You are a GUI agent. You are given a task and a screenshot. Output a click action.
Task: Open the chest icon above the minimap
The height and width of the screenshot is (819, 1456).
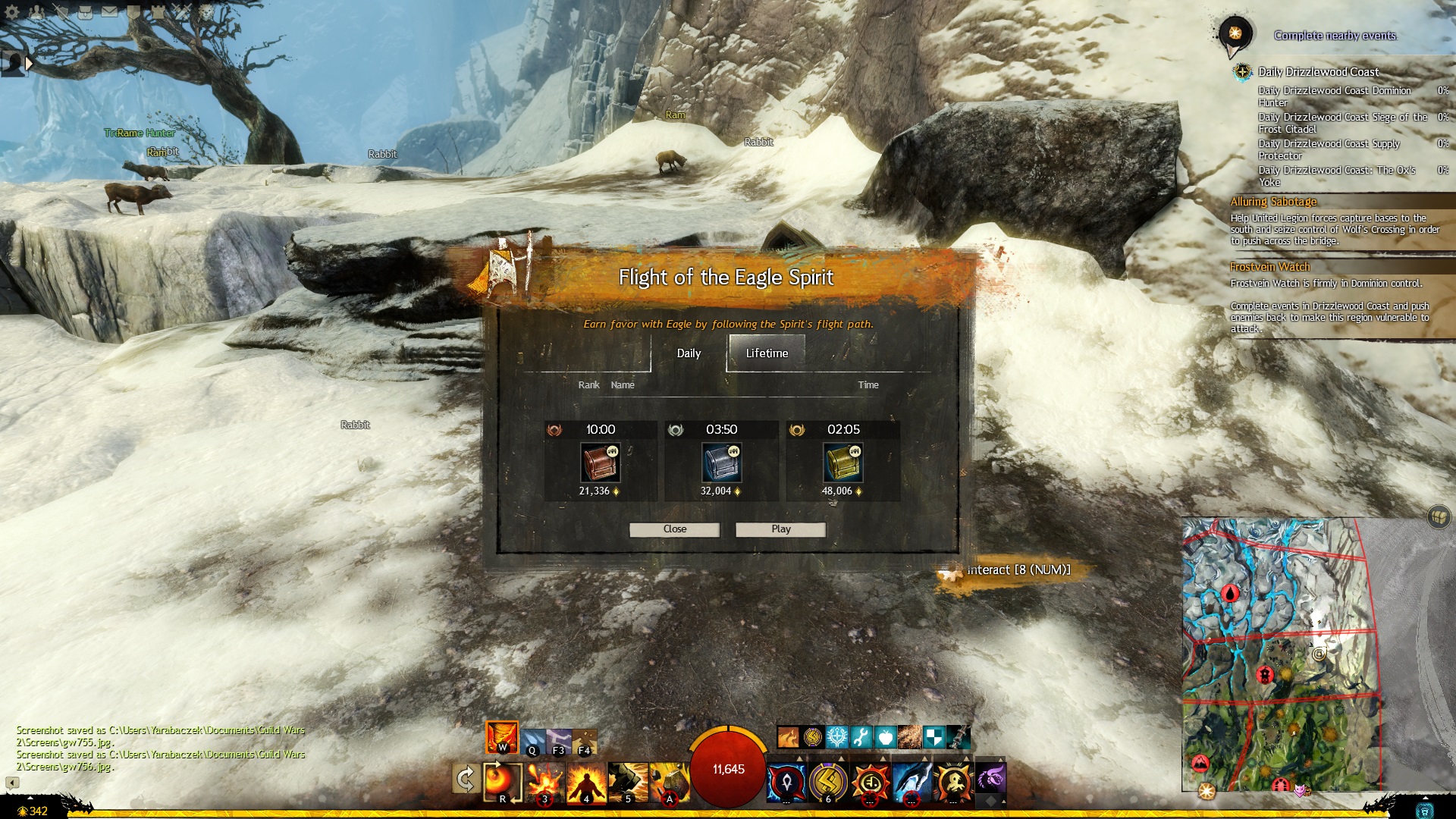pos(1438,516)
